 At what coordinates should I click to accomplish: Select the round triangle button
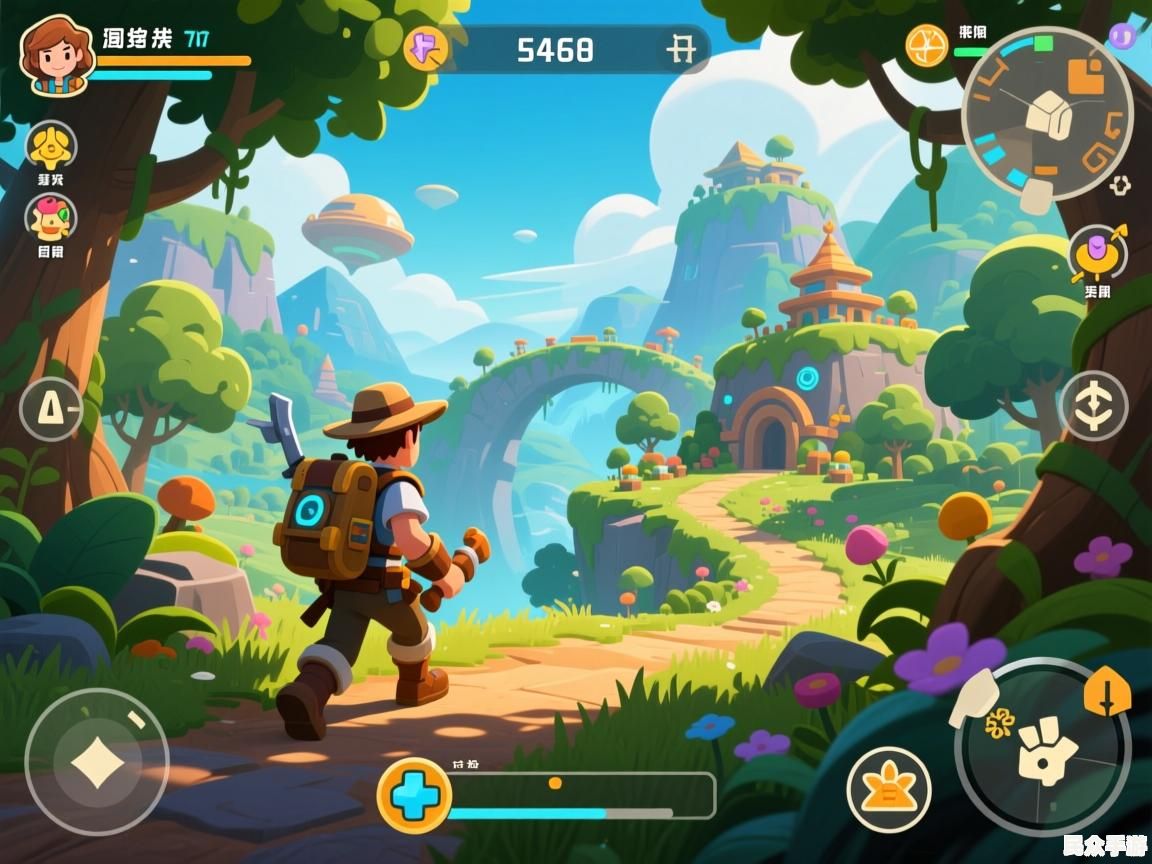coord(50,409)
